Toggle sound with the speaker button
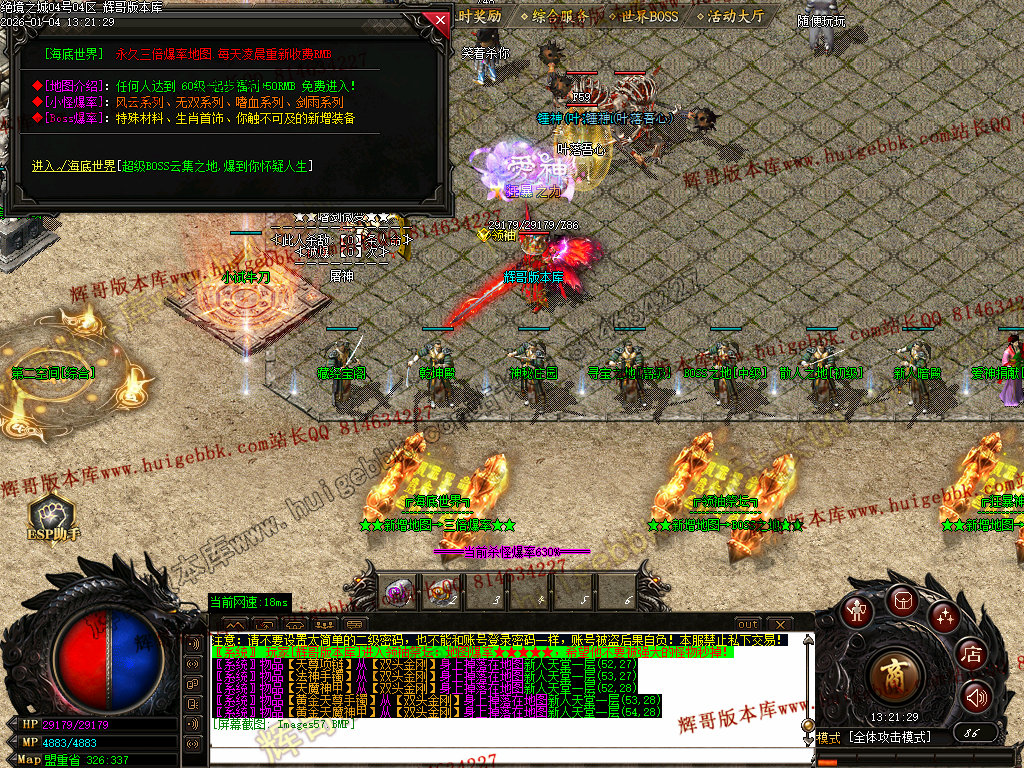Screen dimensions: 1024x768 pos(976,696)
